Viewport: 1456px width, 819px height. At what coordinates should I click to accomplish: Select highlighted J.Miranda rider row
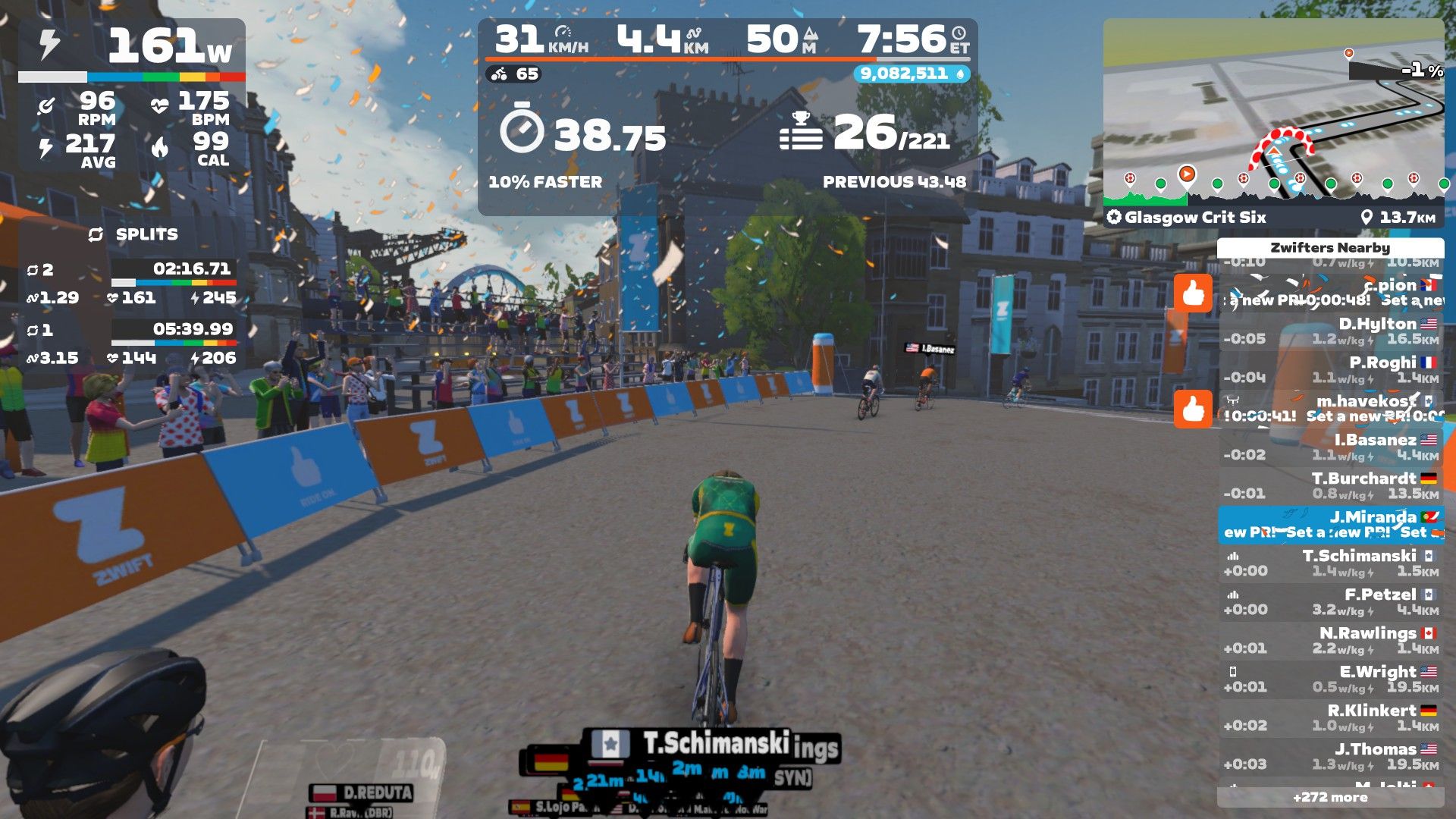pos(1331,525)
